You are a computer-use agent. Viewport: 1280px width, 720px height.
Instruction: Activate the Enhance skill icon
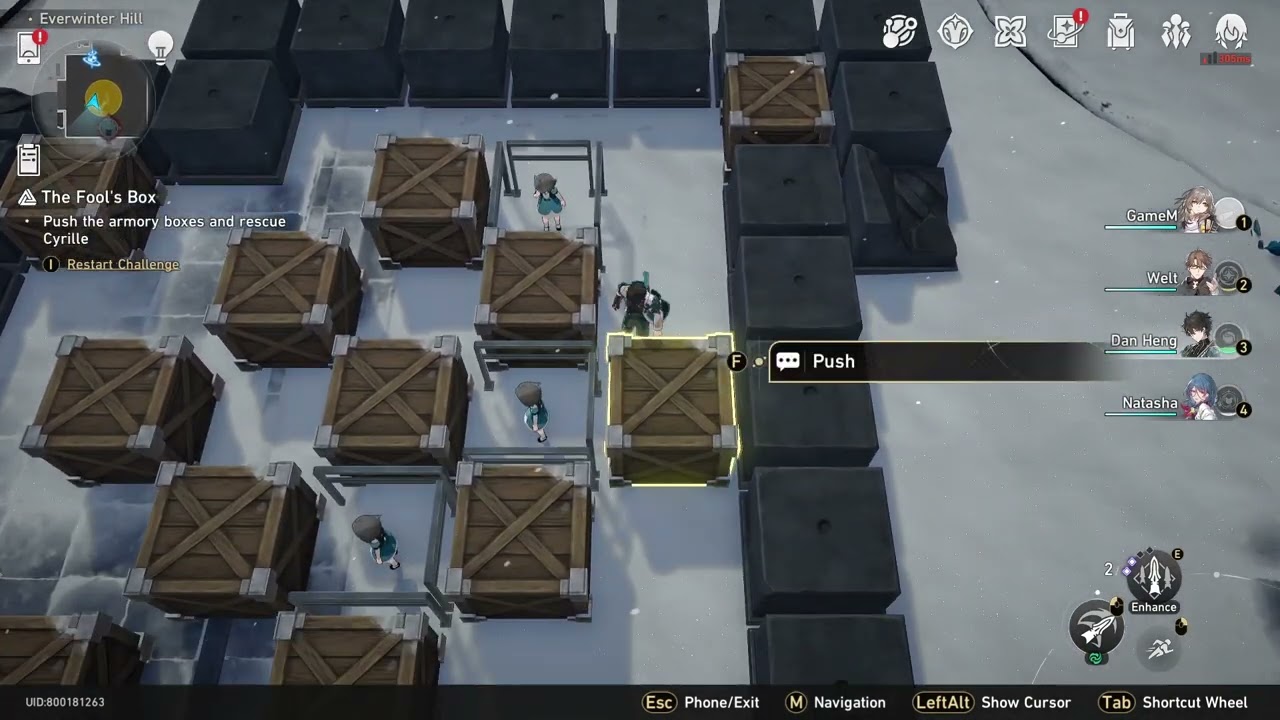tap(1152, 577)
